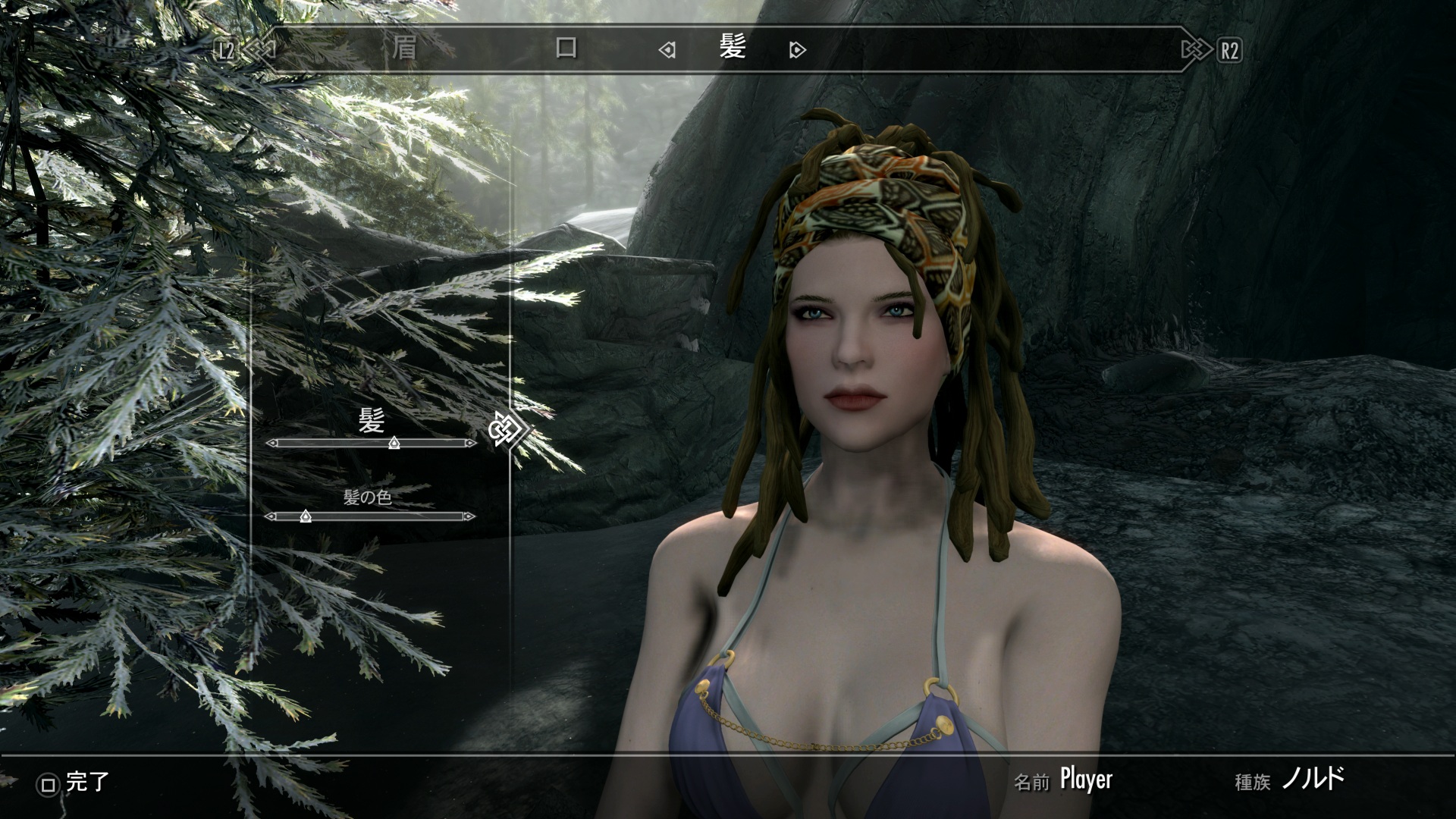Adjust the 髪 hairstyle slider

[x=394, y=443]
